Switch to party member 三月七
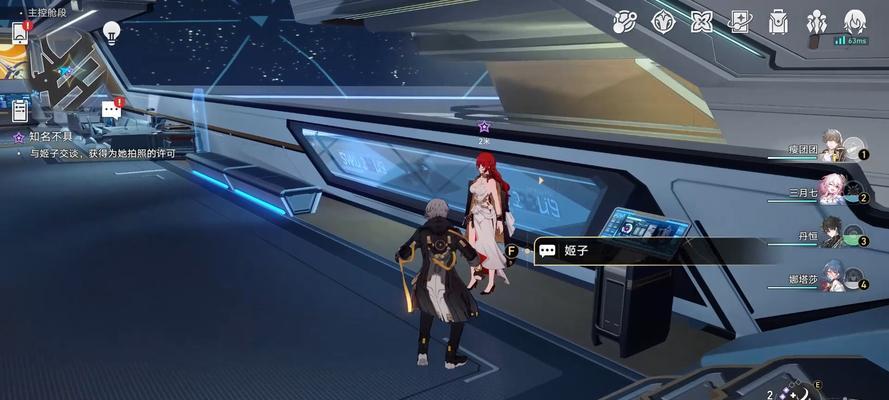The height and width of the screenshot is (400, 889). point(832,190)
